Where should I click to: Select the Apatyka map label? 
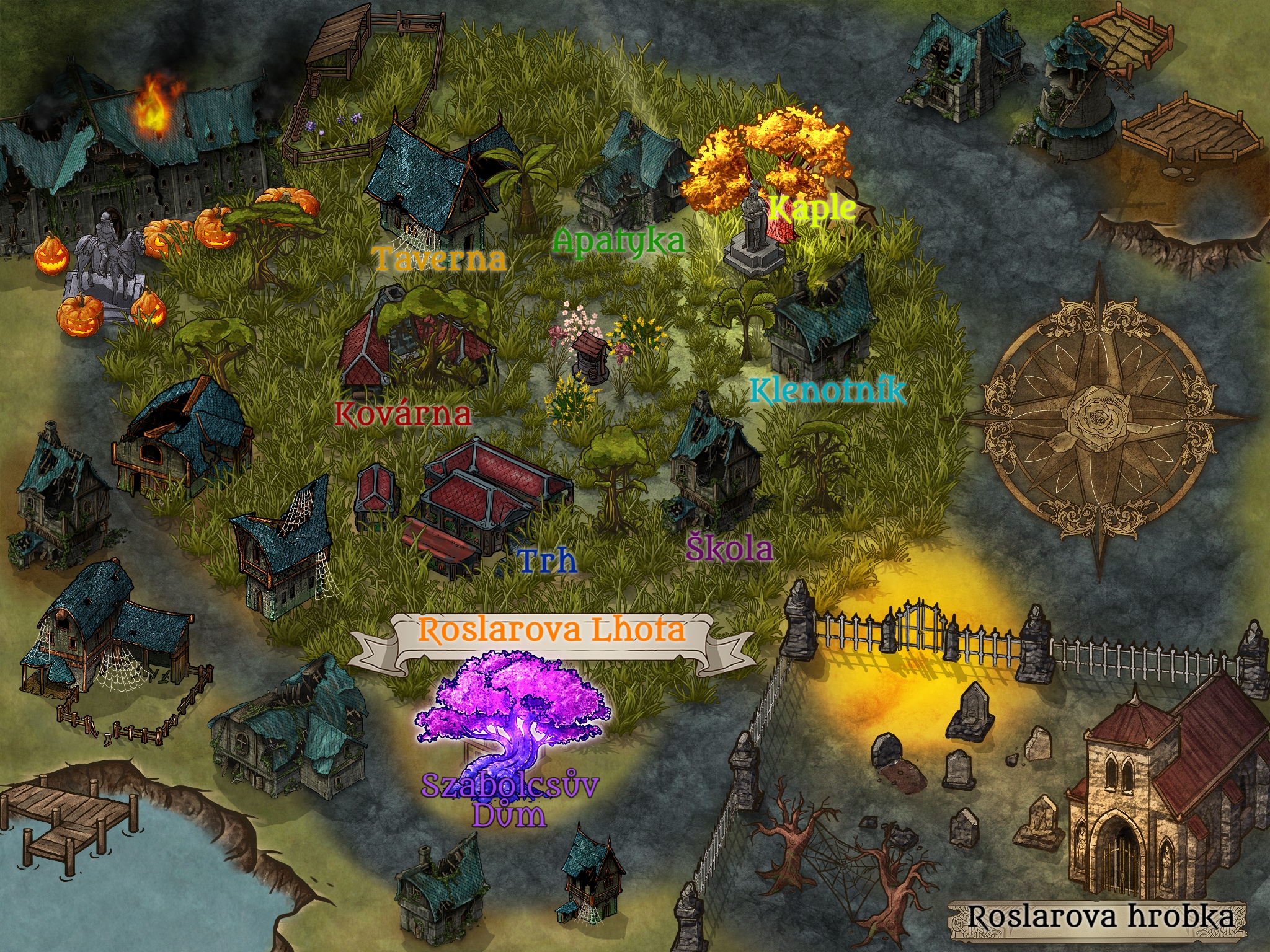point(618,240)
